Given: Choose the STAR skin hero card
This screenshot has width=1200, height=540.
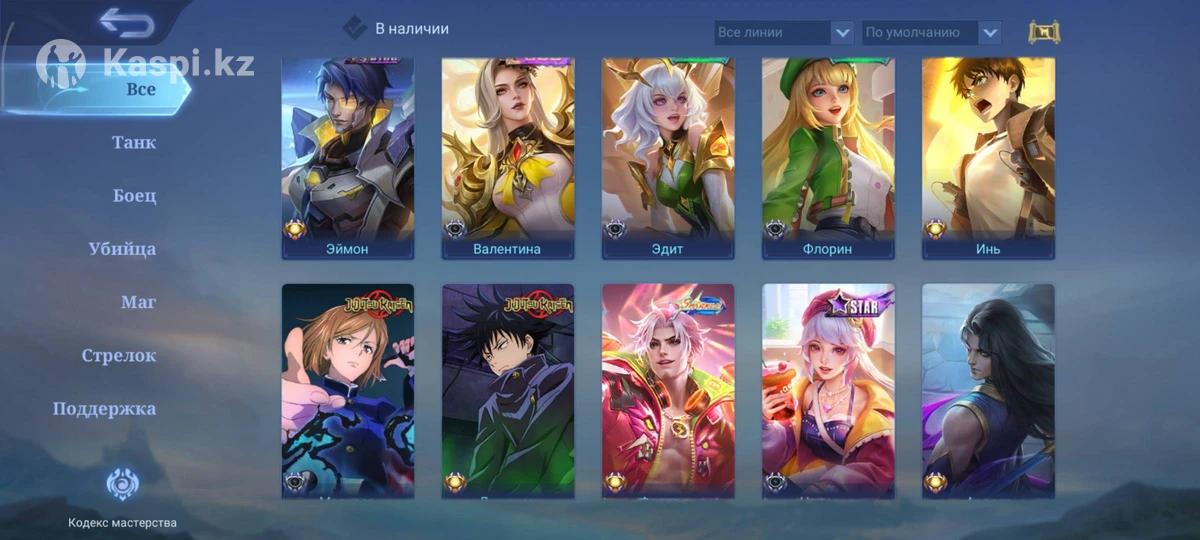Looking at the screenshot, I should click(x=828, y=390).
